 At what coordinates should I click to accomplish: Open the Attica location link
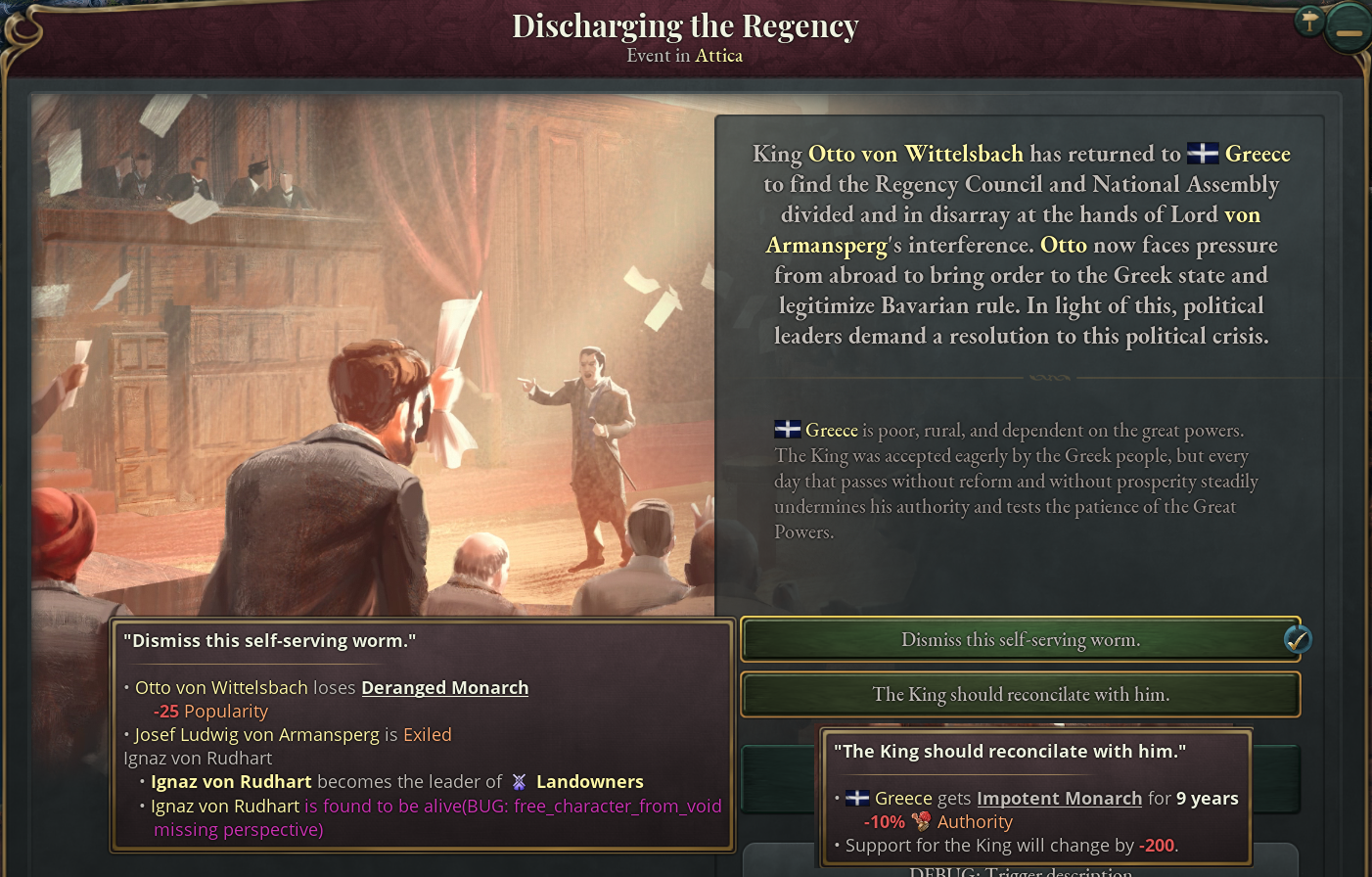719,56
